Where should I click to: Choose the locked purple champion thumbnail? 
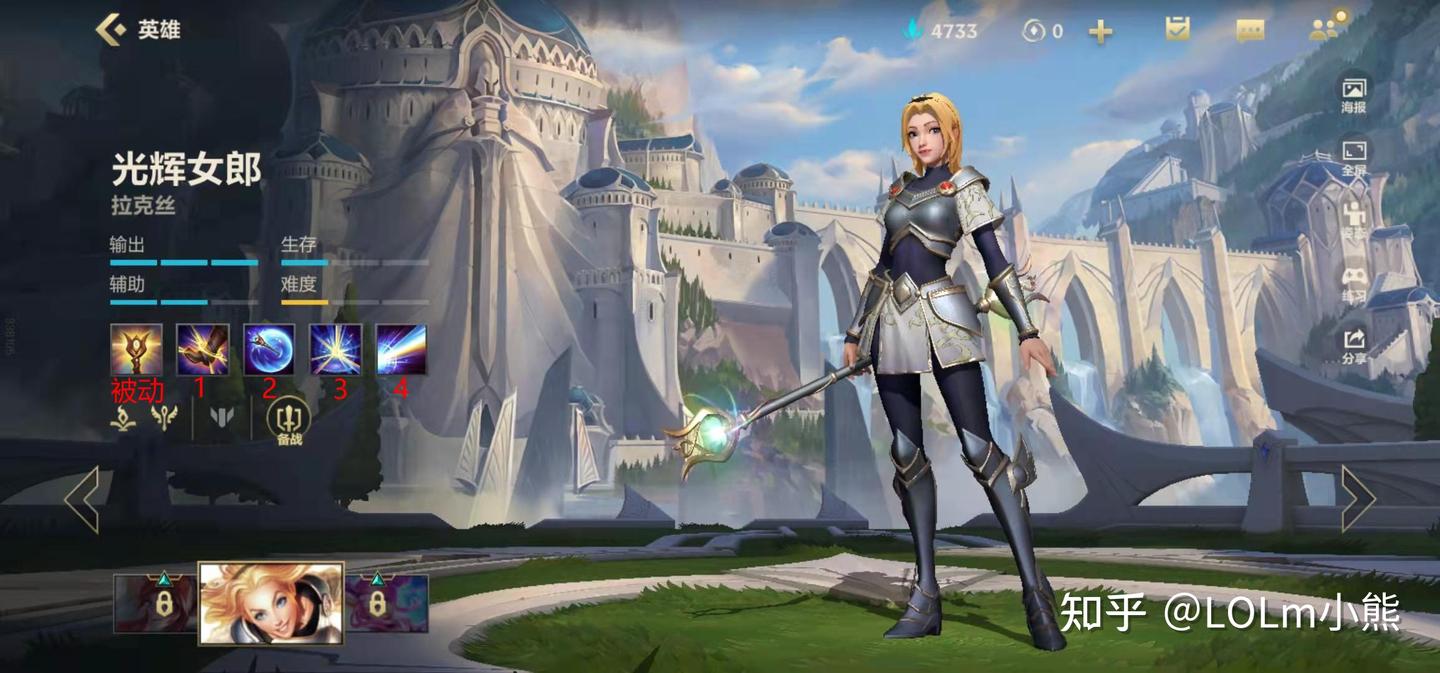pyautogui.click(x=386, y=603)
